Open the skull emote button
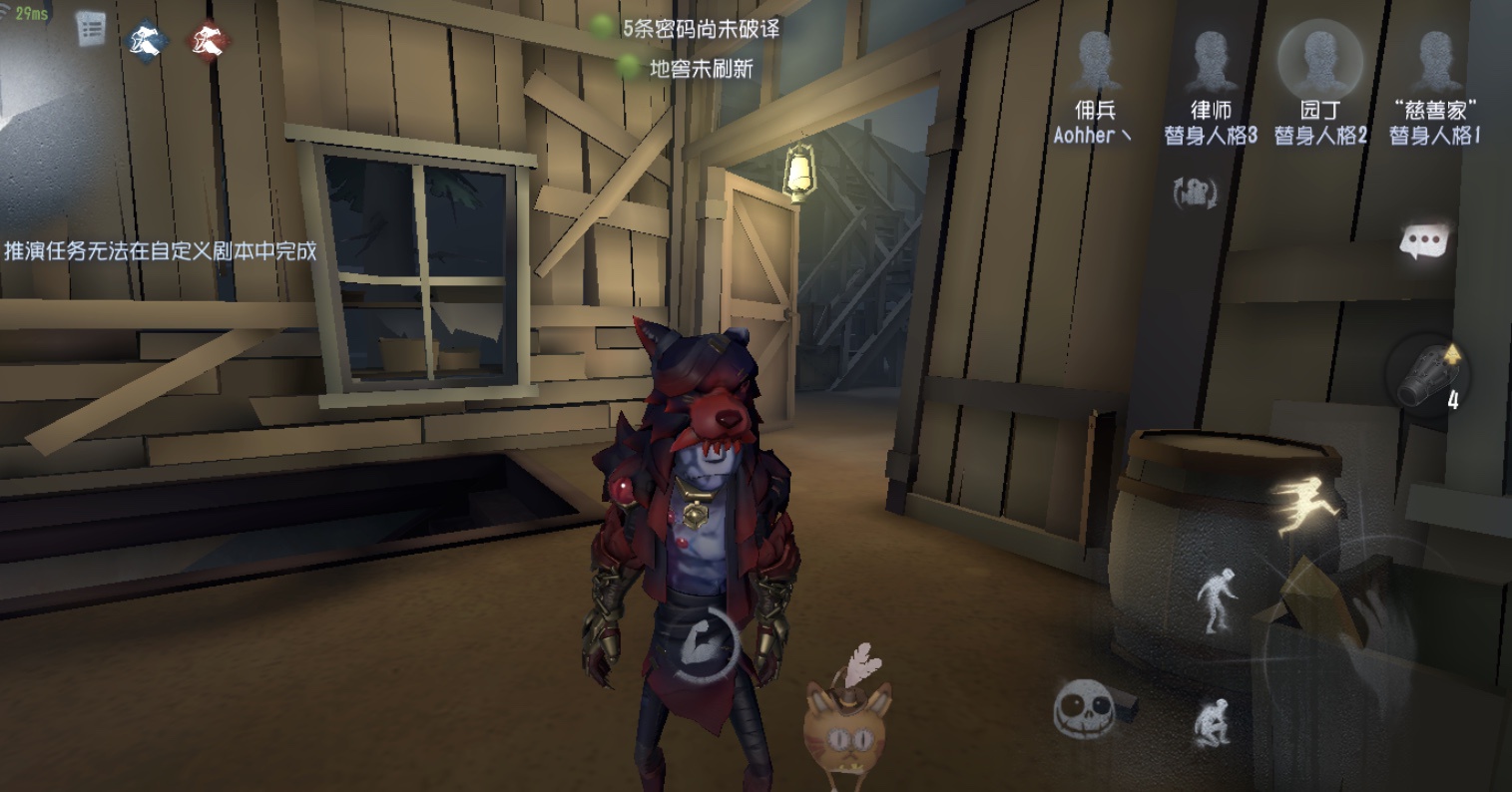The image size is (1512, 792). click(x=1084, y=707)
